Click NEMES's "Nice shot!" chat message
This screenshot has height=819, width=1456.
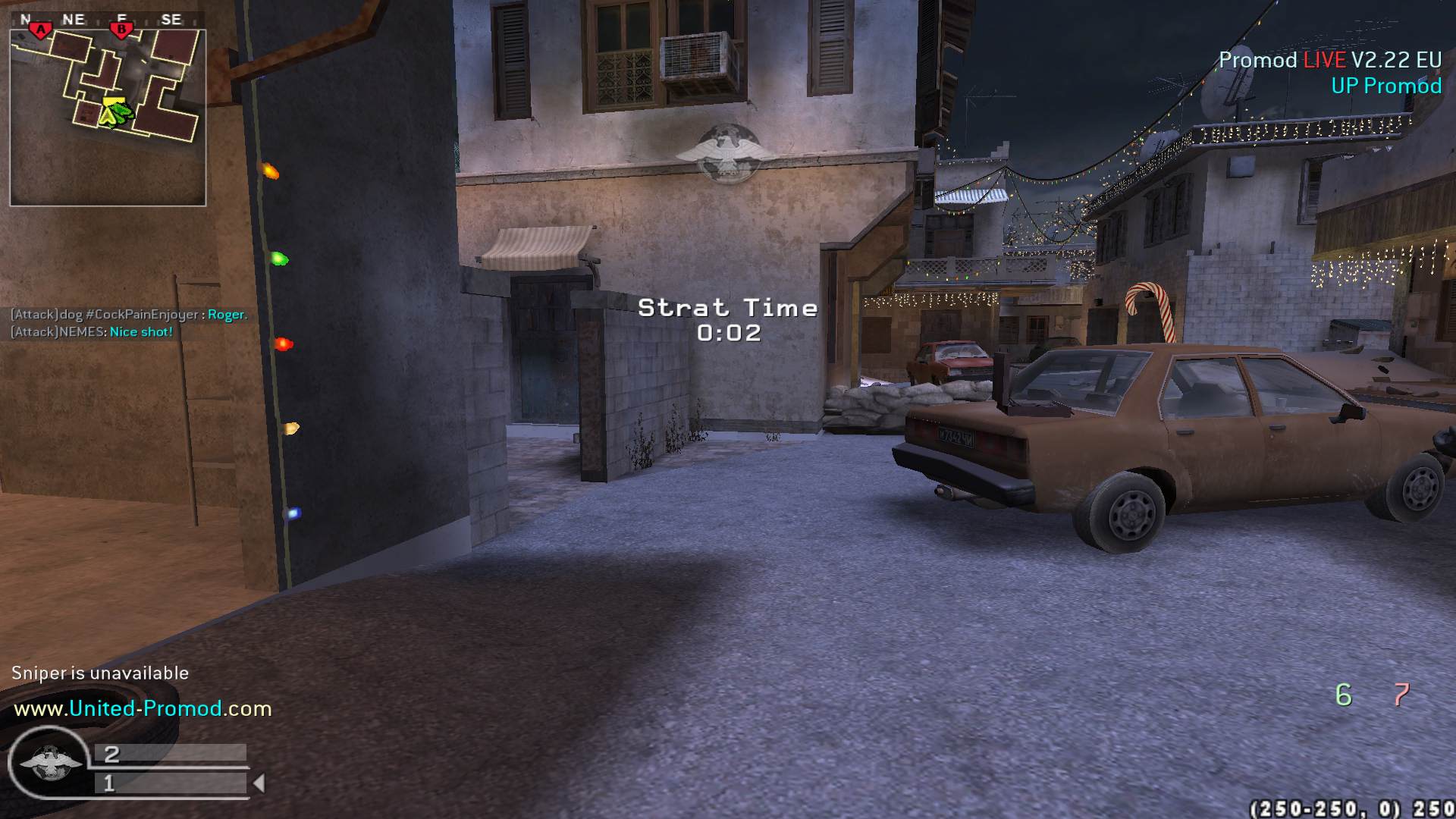coord(92,332)
